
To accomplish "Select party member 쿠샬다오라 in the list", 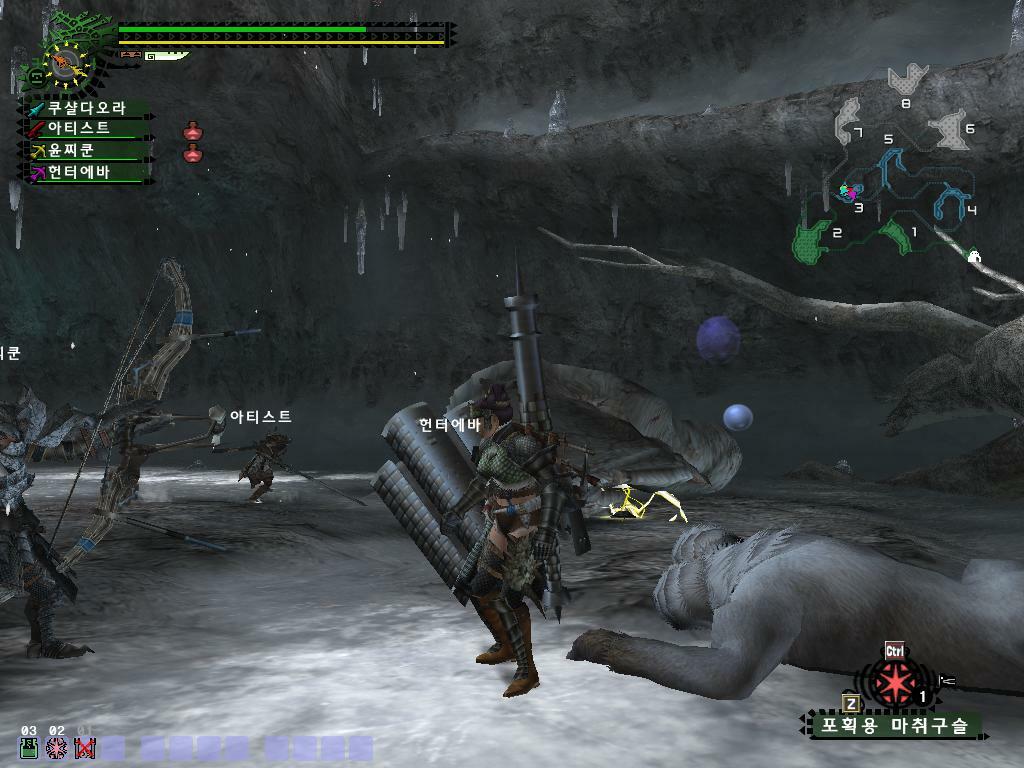I will pos(88,108).
